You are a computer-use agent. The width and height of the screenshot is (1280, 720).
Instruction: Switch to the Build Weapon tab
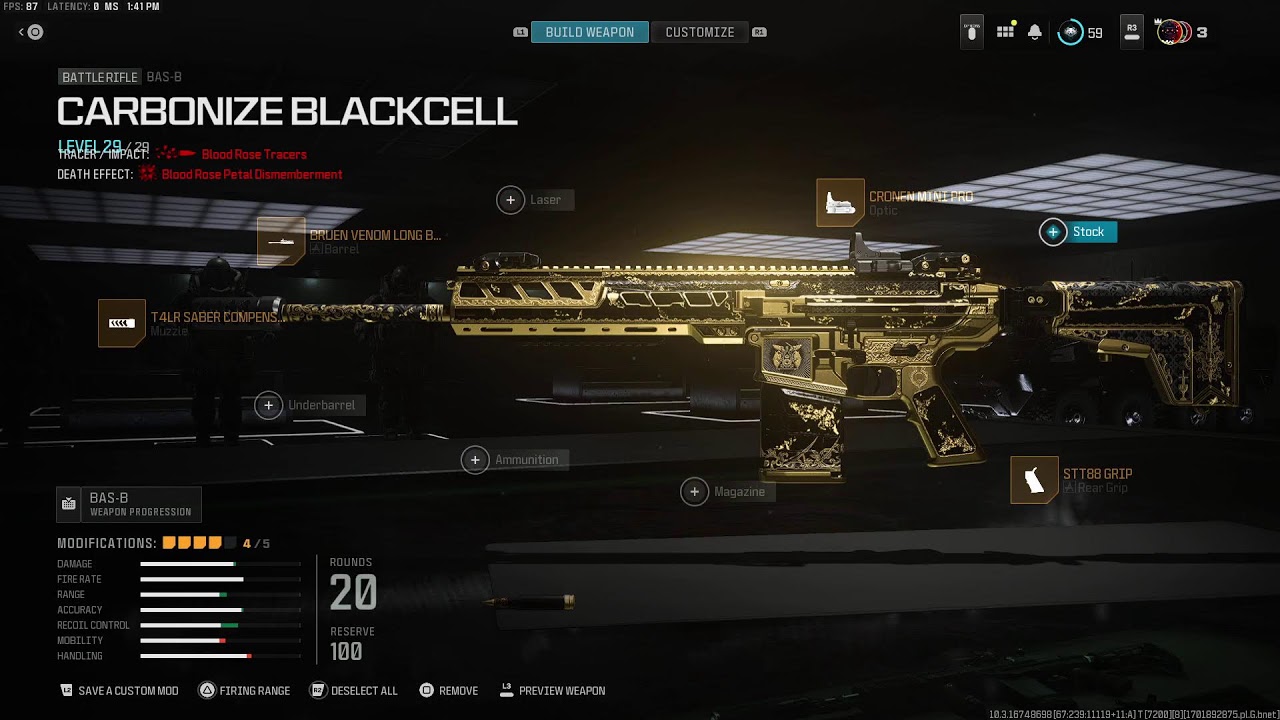589,32
